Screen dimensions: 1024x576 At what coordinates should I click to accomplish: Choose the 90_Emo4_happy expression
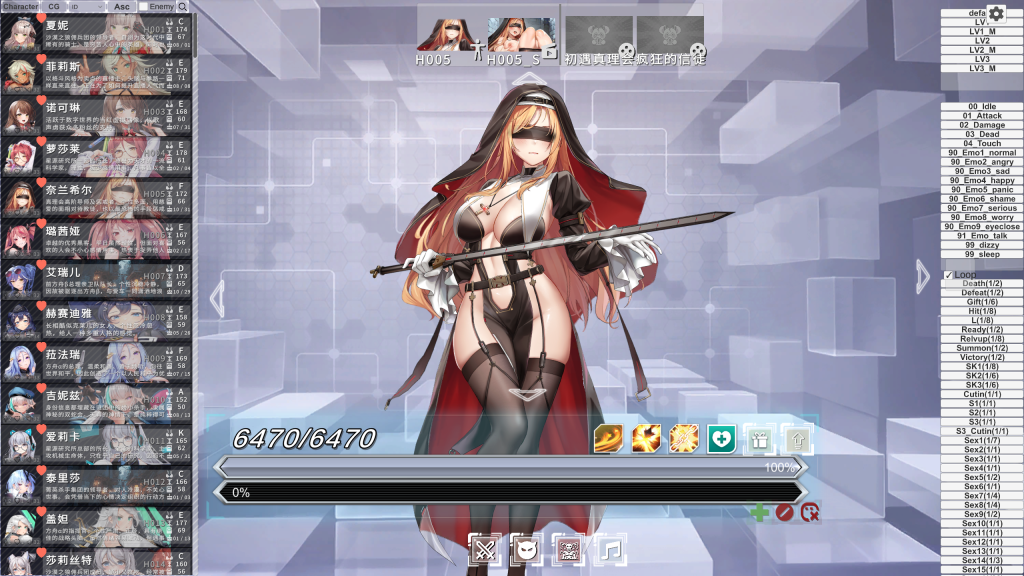point(982,180)
